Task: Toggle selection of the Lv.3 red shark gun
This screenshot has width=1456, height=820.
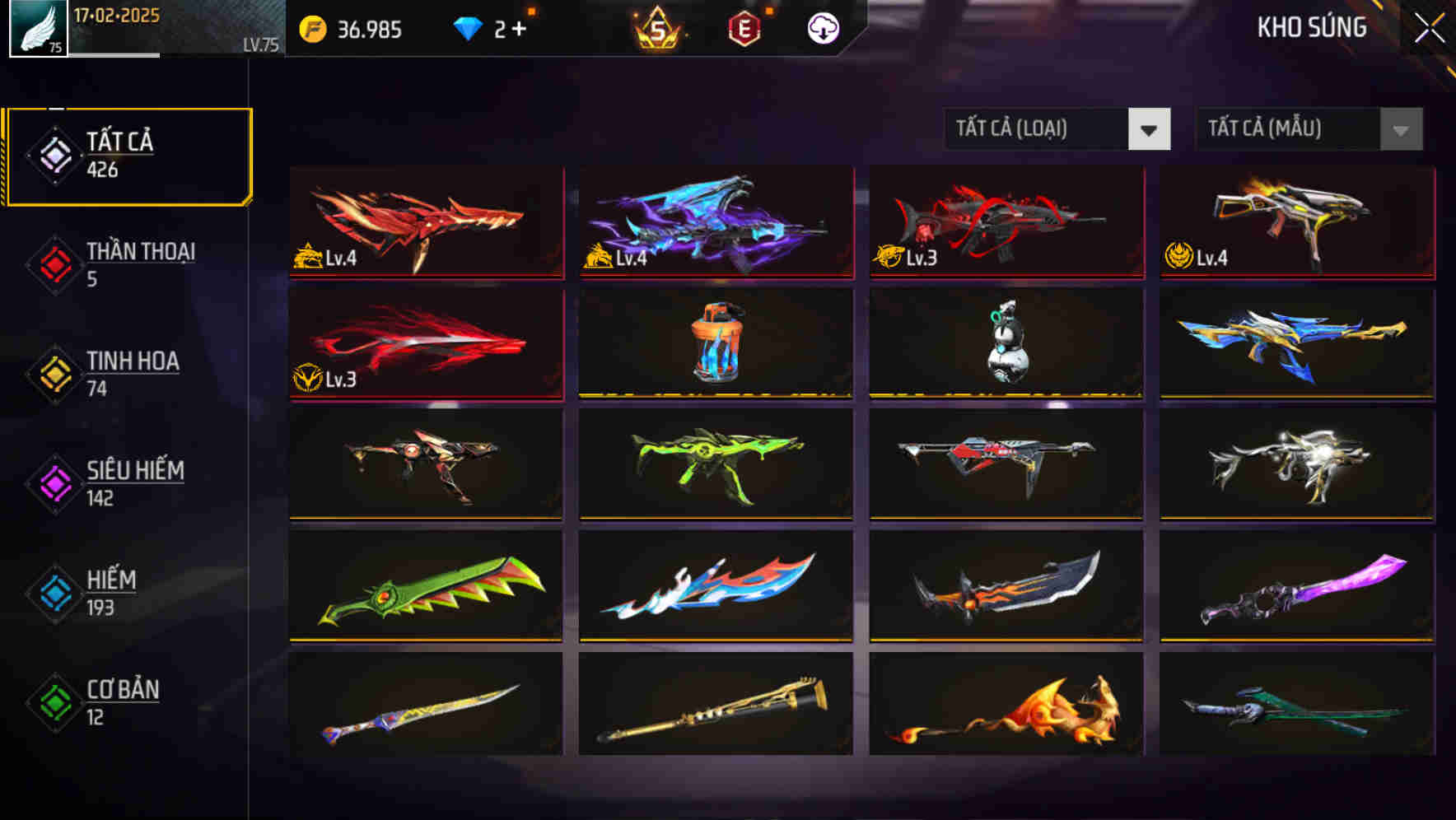Action: point(1005,222)
